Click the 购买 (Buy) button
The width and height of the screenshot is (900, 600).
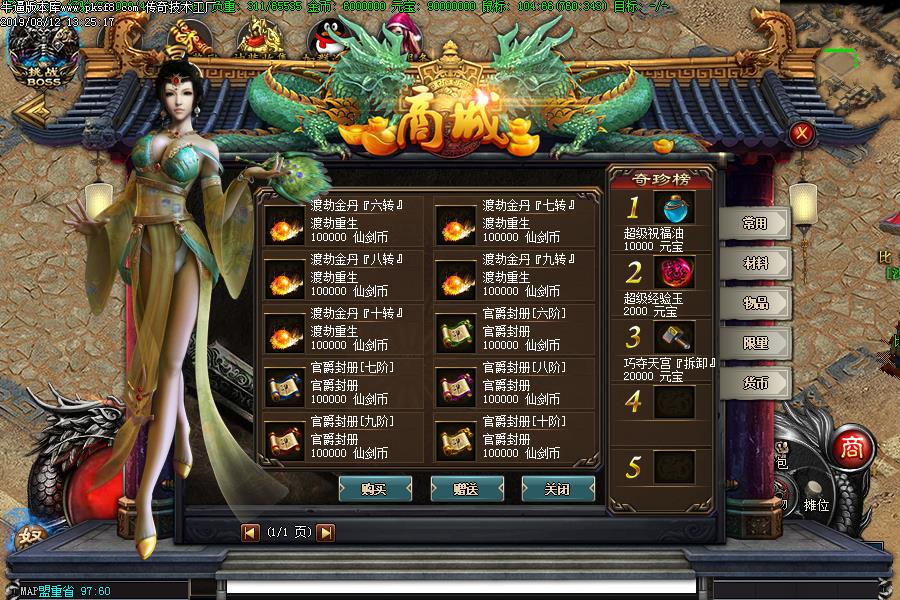(375, 489)
